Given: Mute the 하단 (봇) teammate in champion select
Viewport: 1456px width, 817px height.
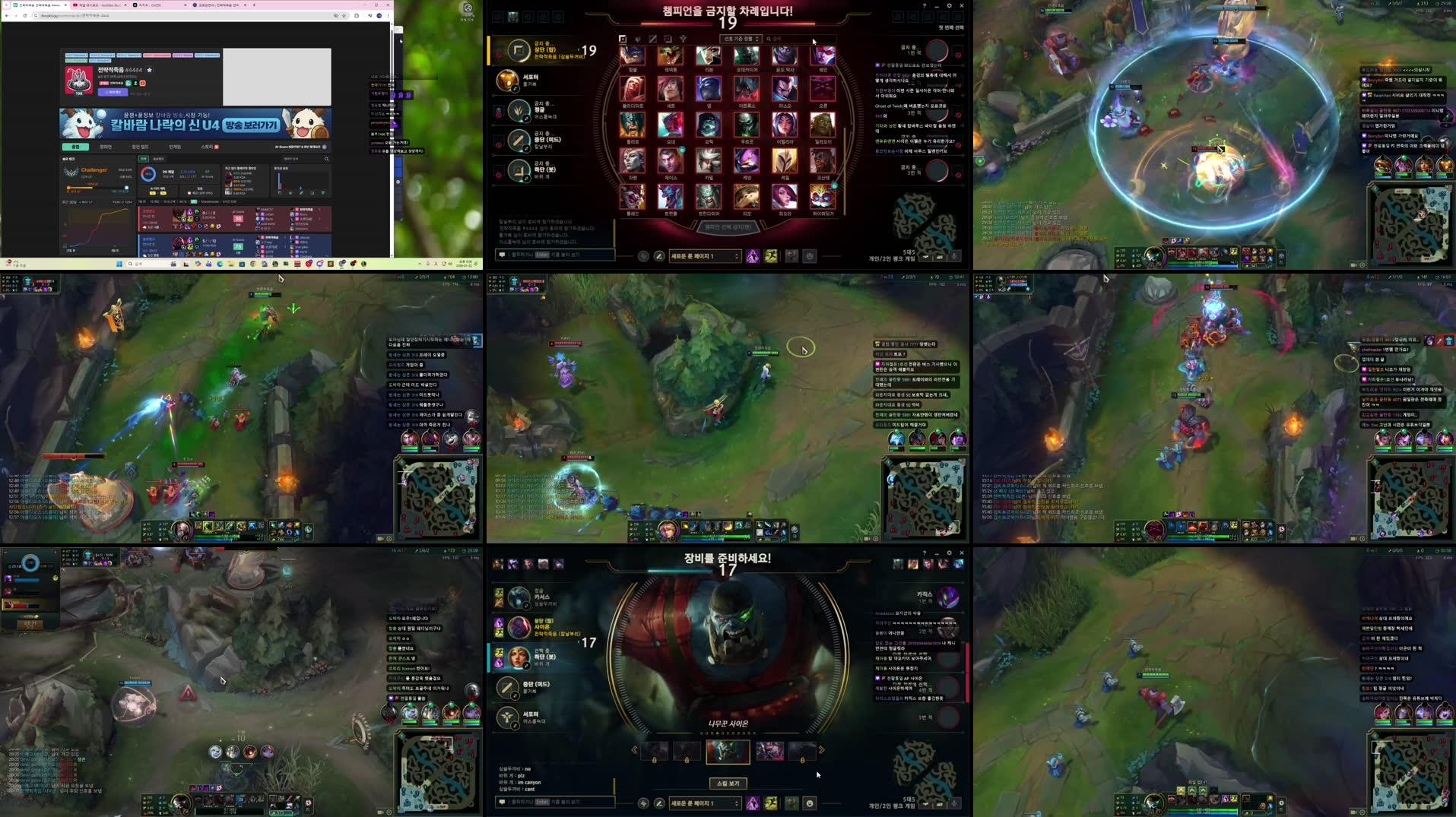Looking at the screenshot, I should 498,173.
